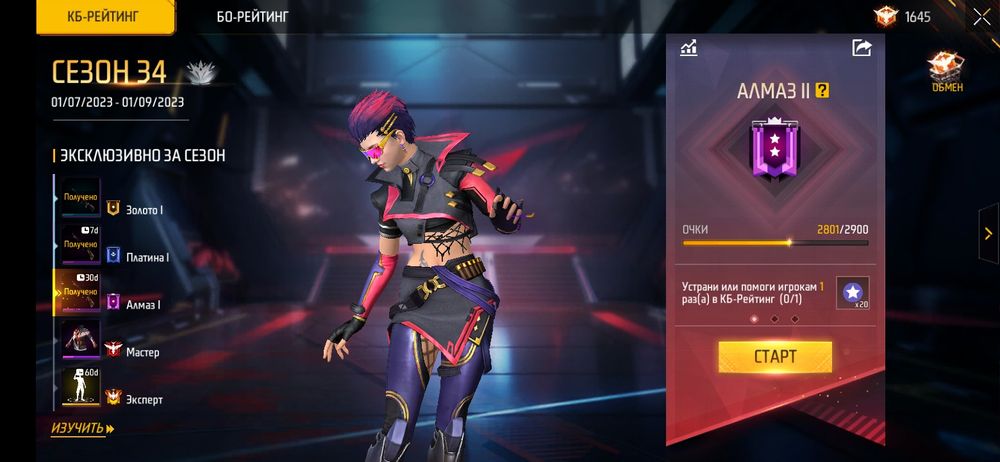
Task: Open the Алмаз II rank help question mark
Action: 823,90
